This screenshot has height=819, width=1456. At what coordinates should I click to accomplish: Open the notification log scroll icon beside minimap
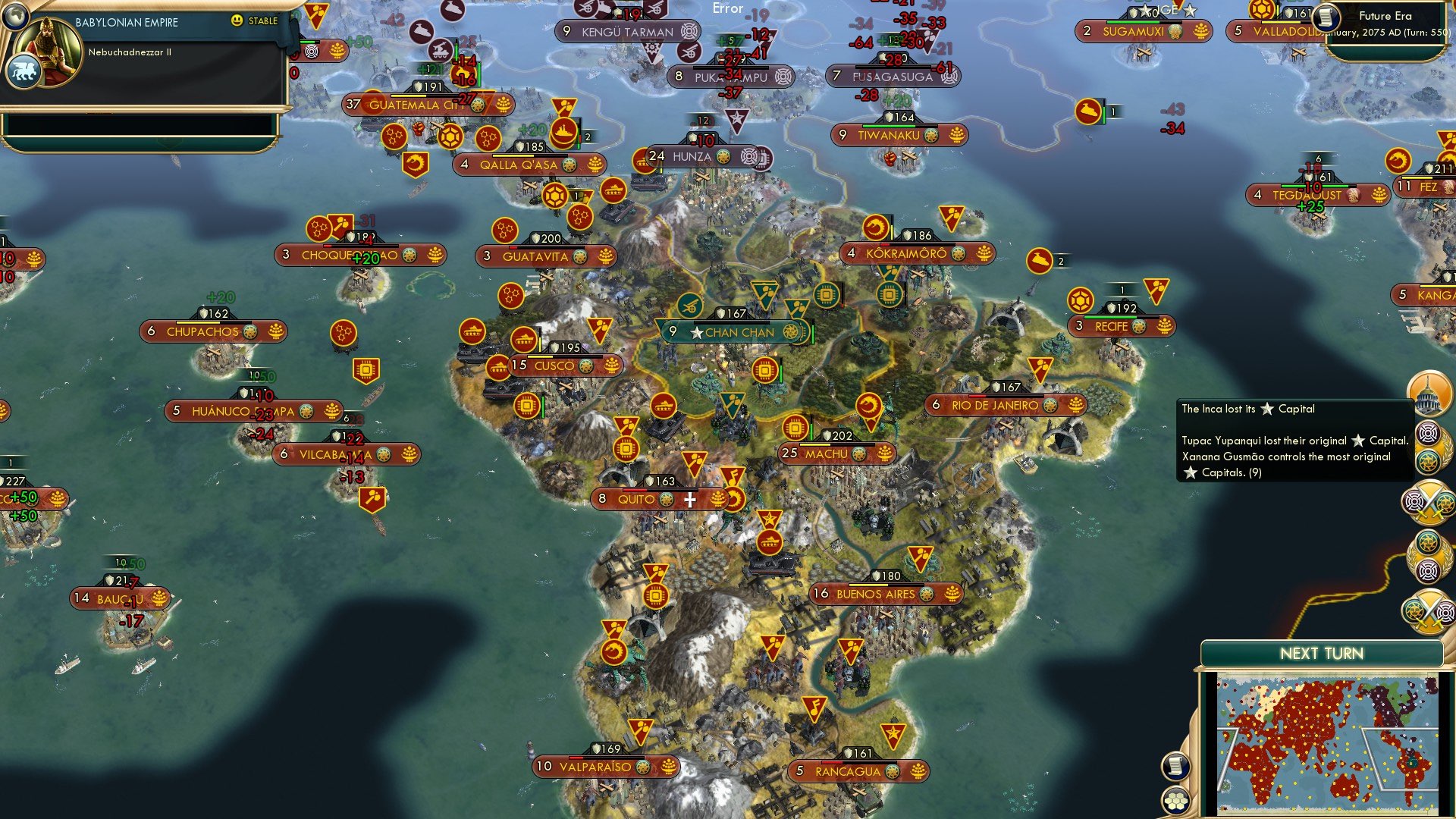[x=1175, y=764]
